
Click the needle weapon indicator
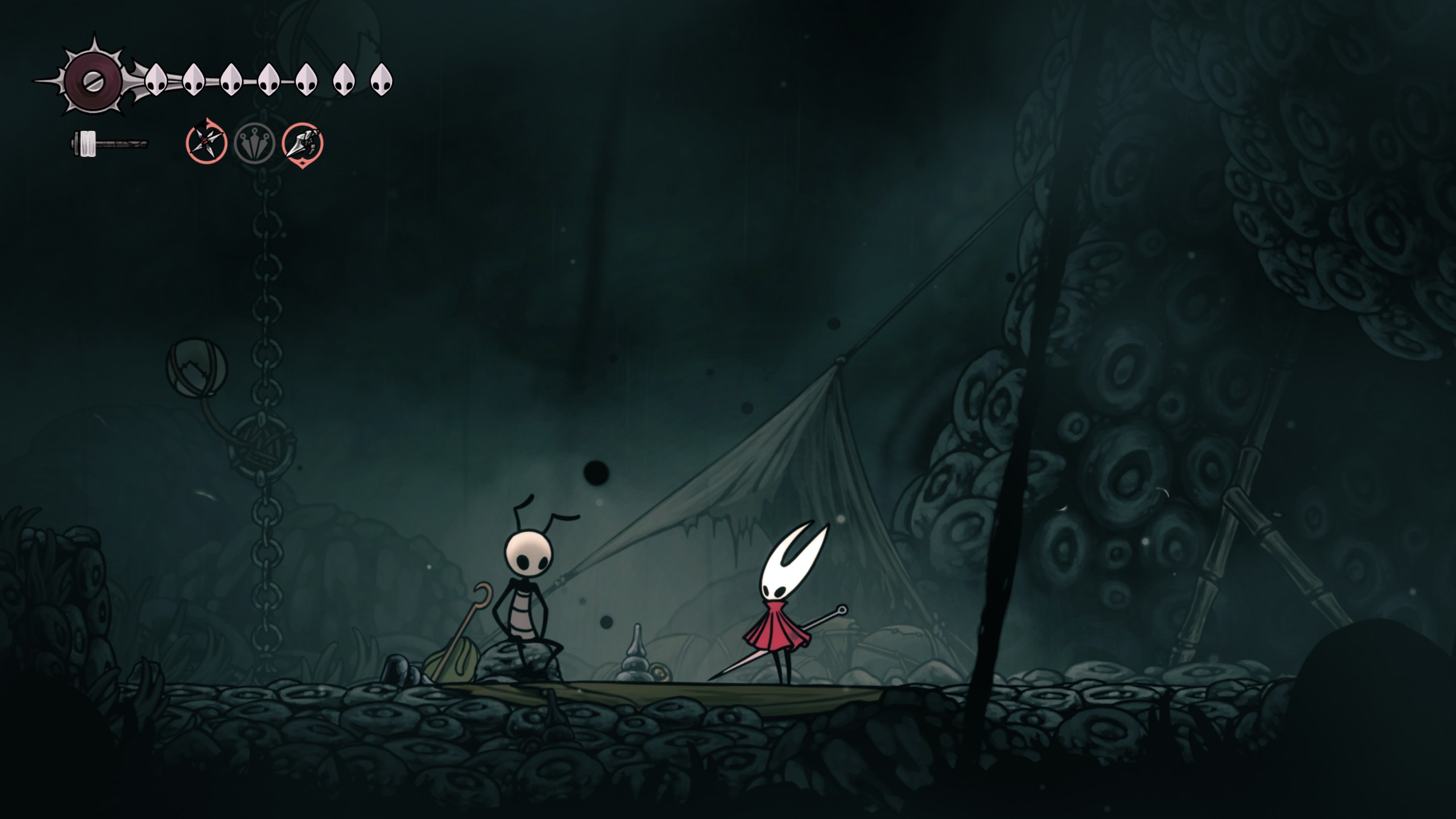pyautogui.click(x=108, y=144)
